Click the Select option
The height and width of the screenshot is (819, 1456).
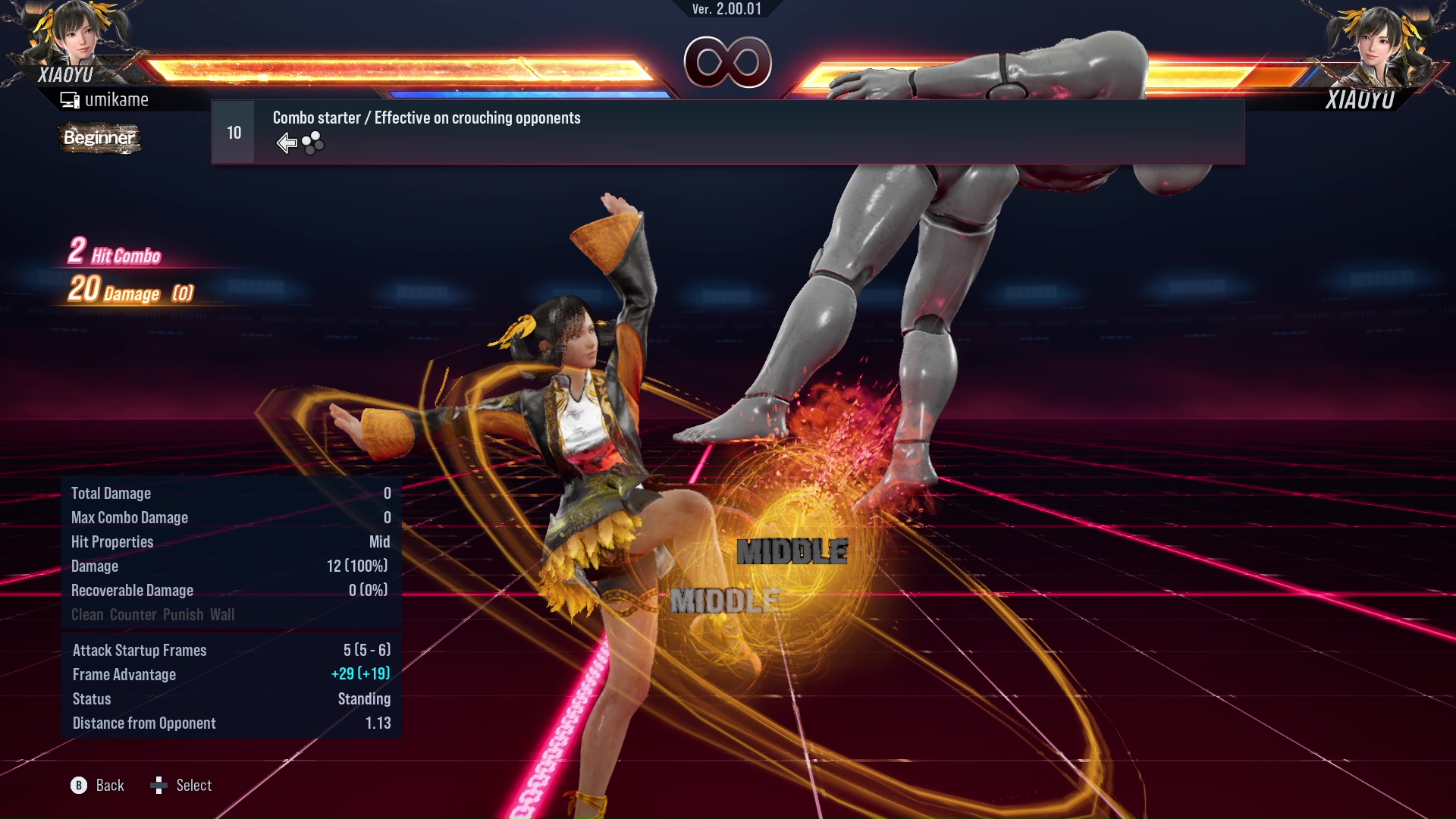(194, 786)
